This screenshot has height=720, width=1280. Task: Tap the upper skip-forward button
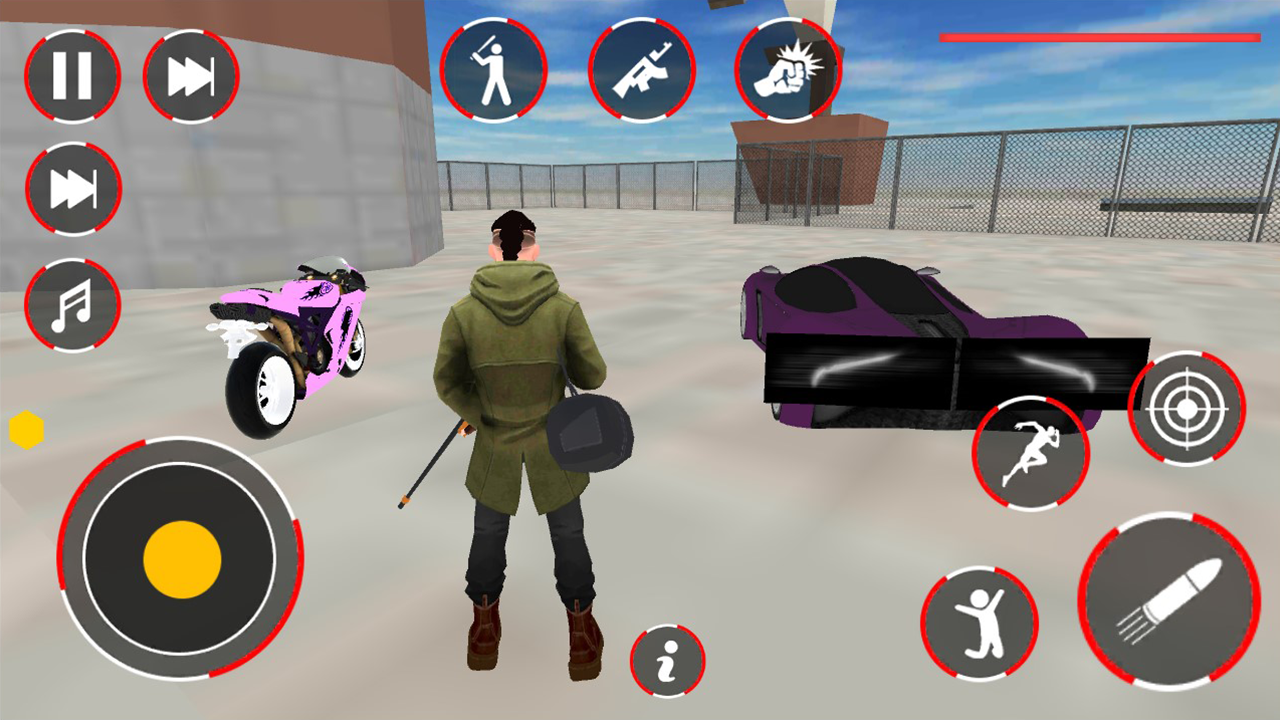[x=189, y=76]
